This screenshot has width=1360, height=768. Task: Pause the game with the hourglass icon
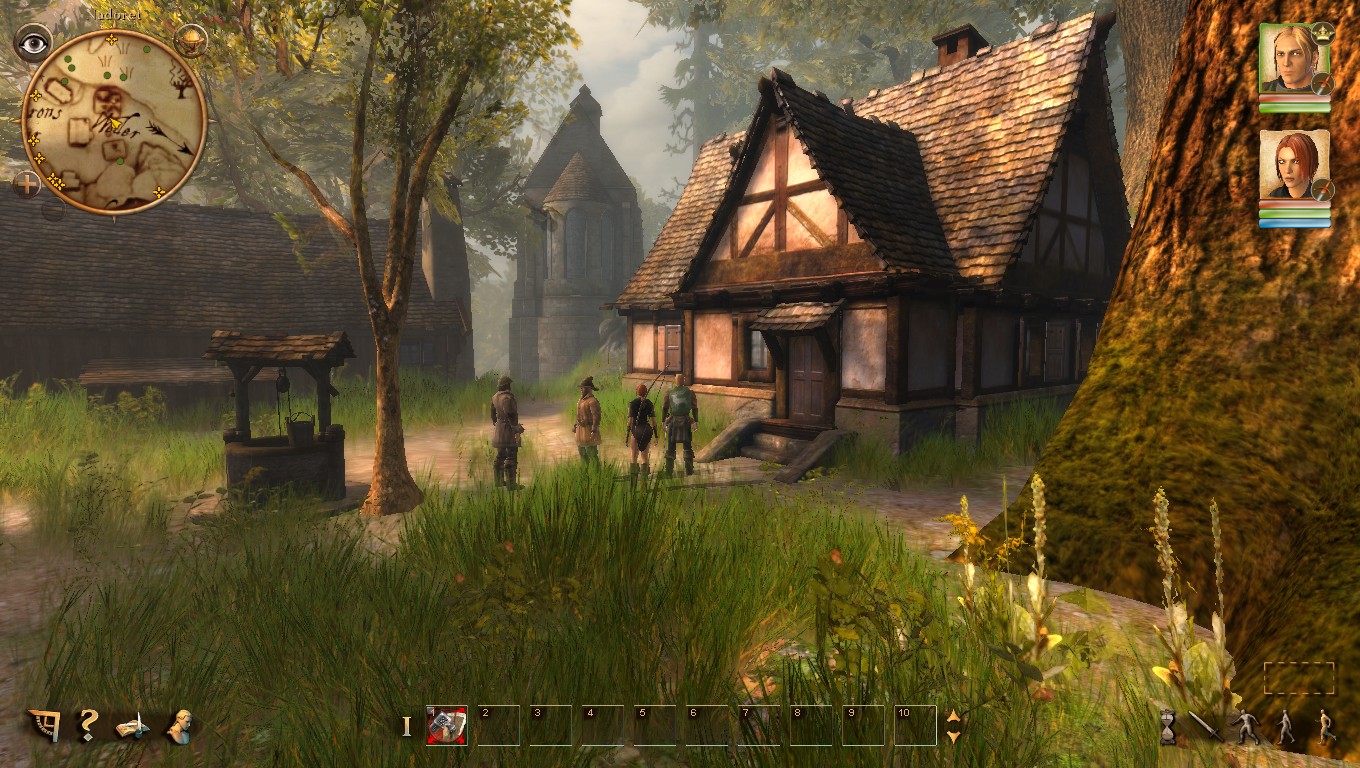(1167, 727)
